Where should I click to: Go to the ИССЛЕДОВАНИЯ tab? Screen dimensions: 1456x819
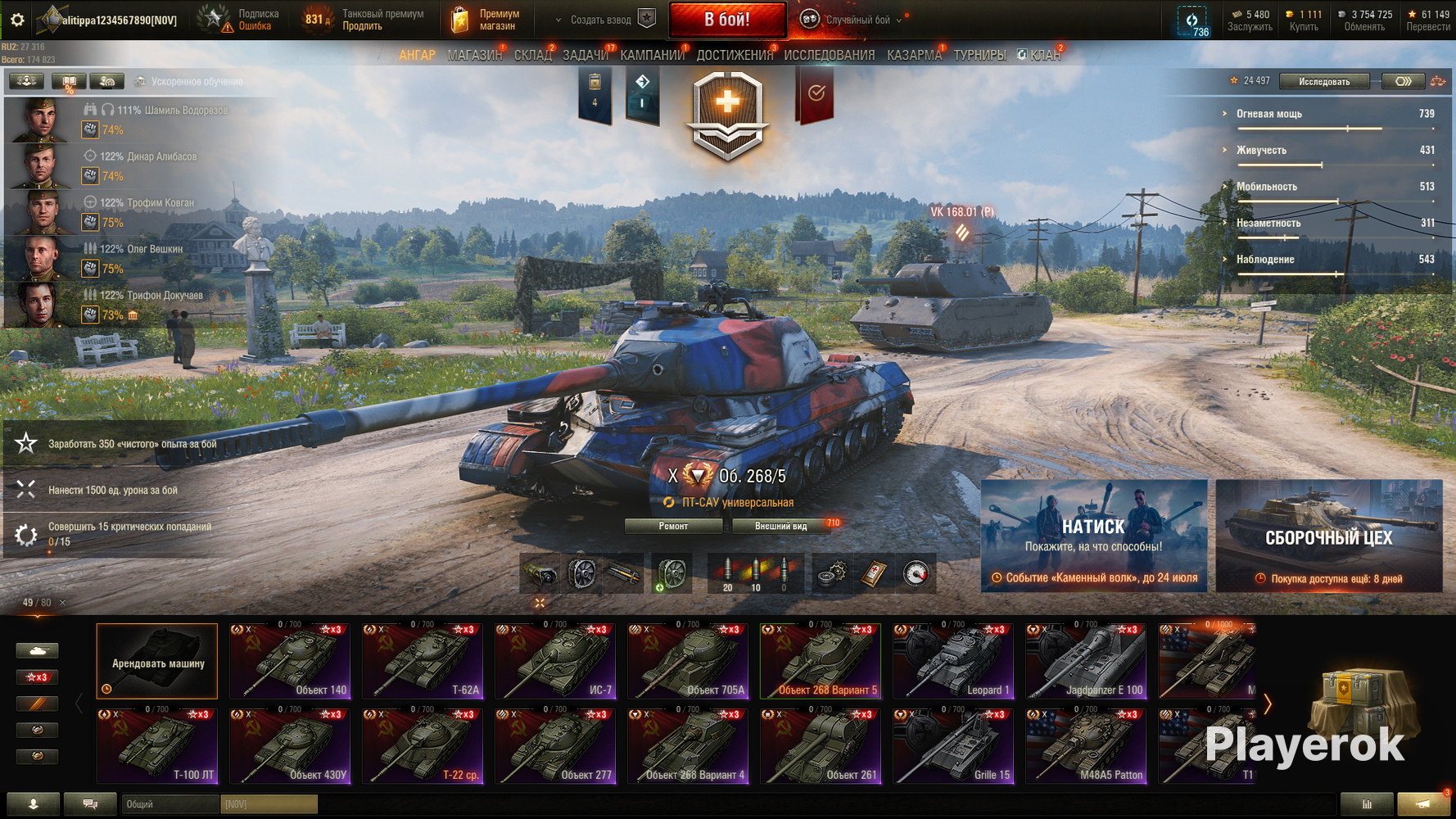tap(829, 55)
